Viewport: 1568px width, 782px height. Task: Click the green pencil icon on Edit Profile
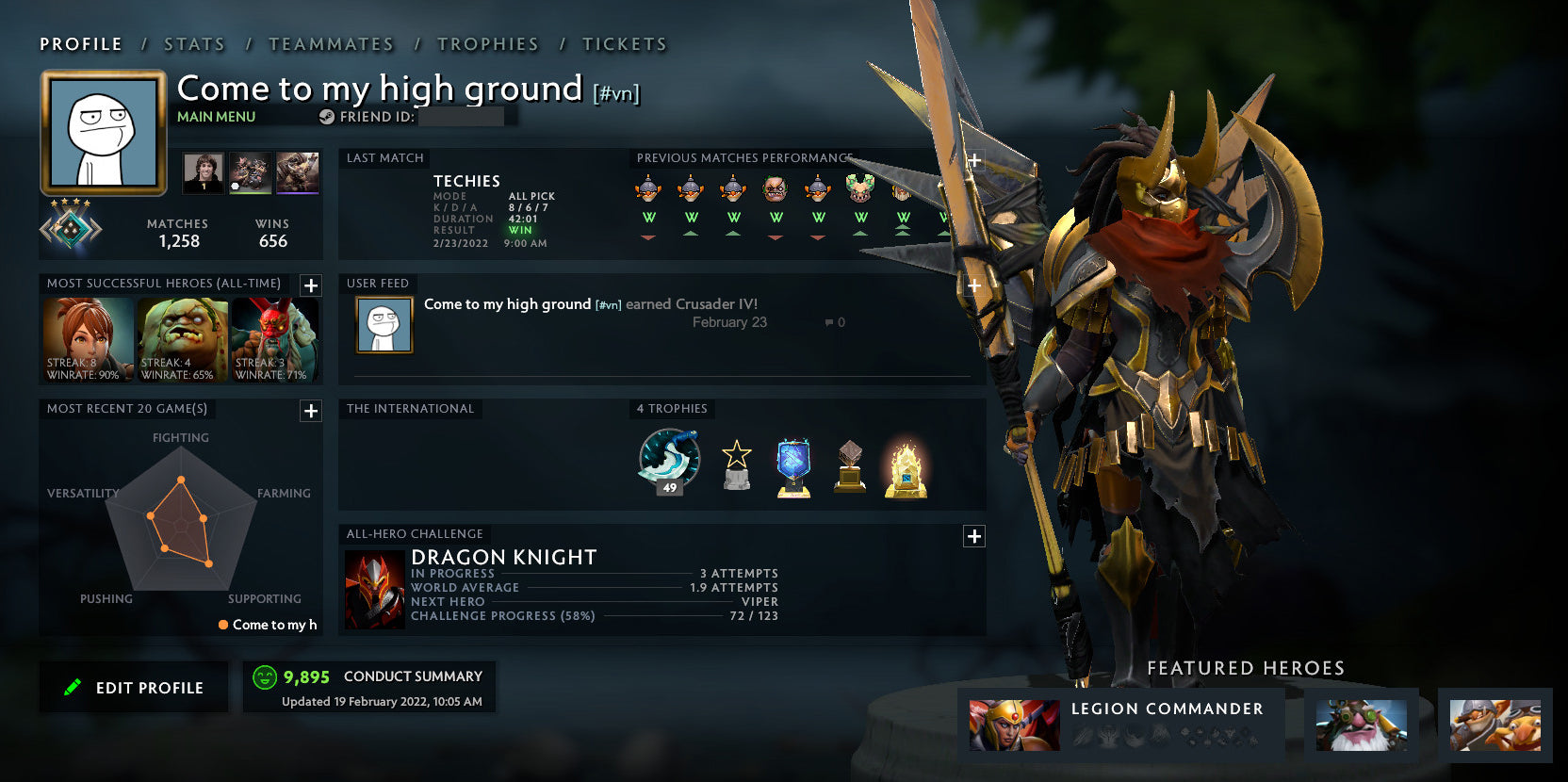click(x=73, y=687)
